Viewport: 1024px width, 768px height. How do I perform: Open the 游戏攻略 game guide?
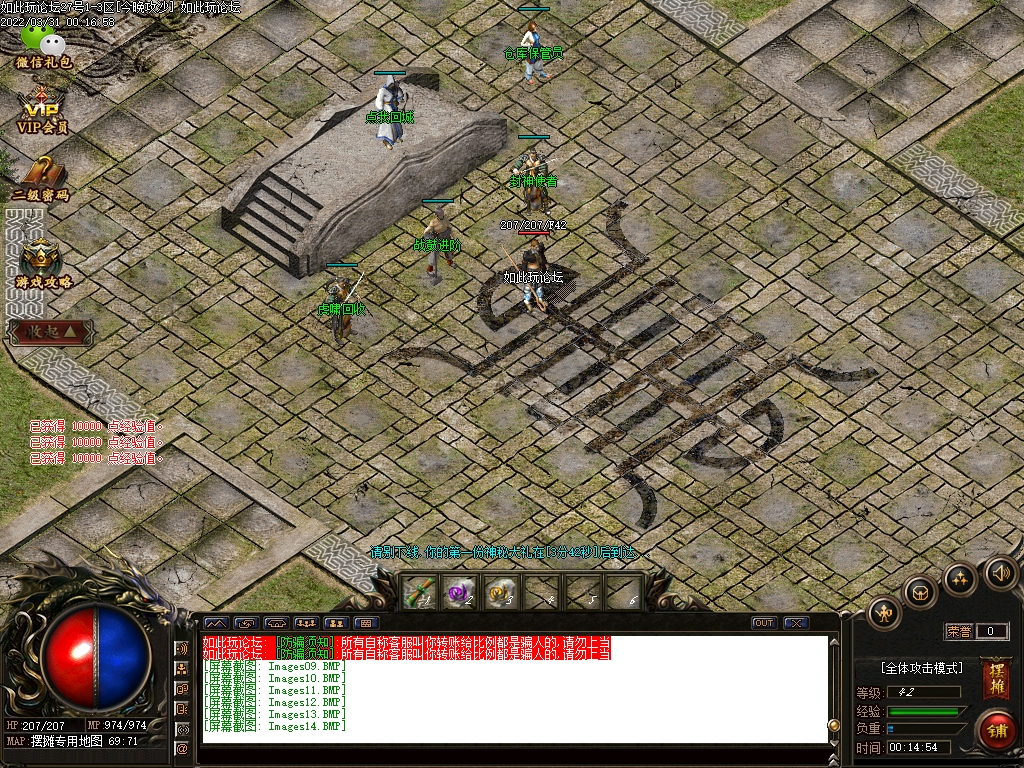(42, 264)
